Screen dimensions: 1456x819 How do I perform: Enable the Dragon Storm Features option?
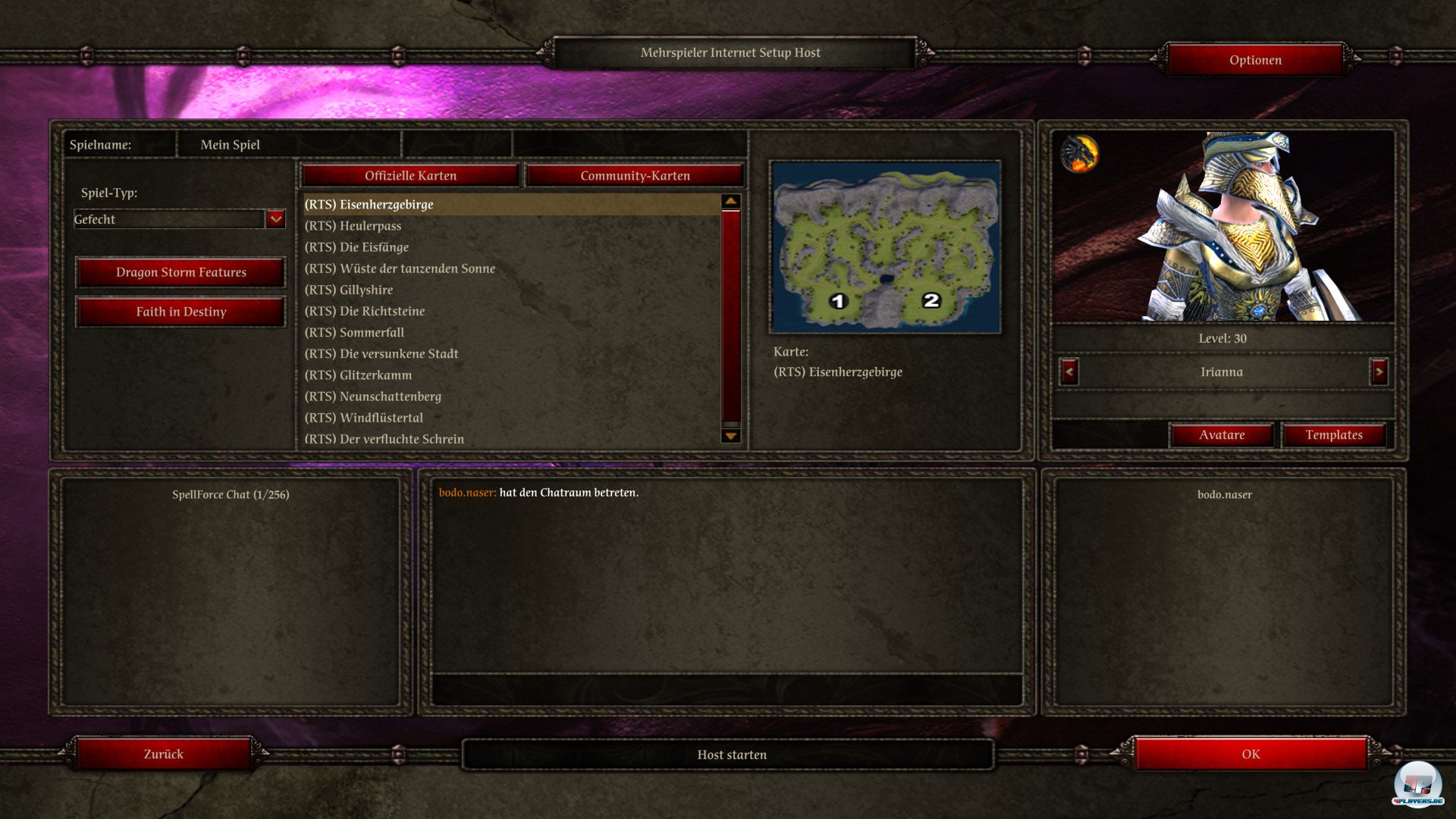pyautogui.click(x=180, y=272)
